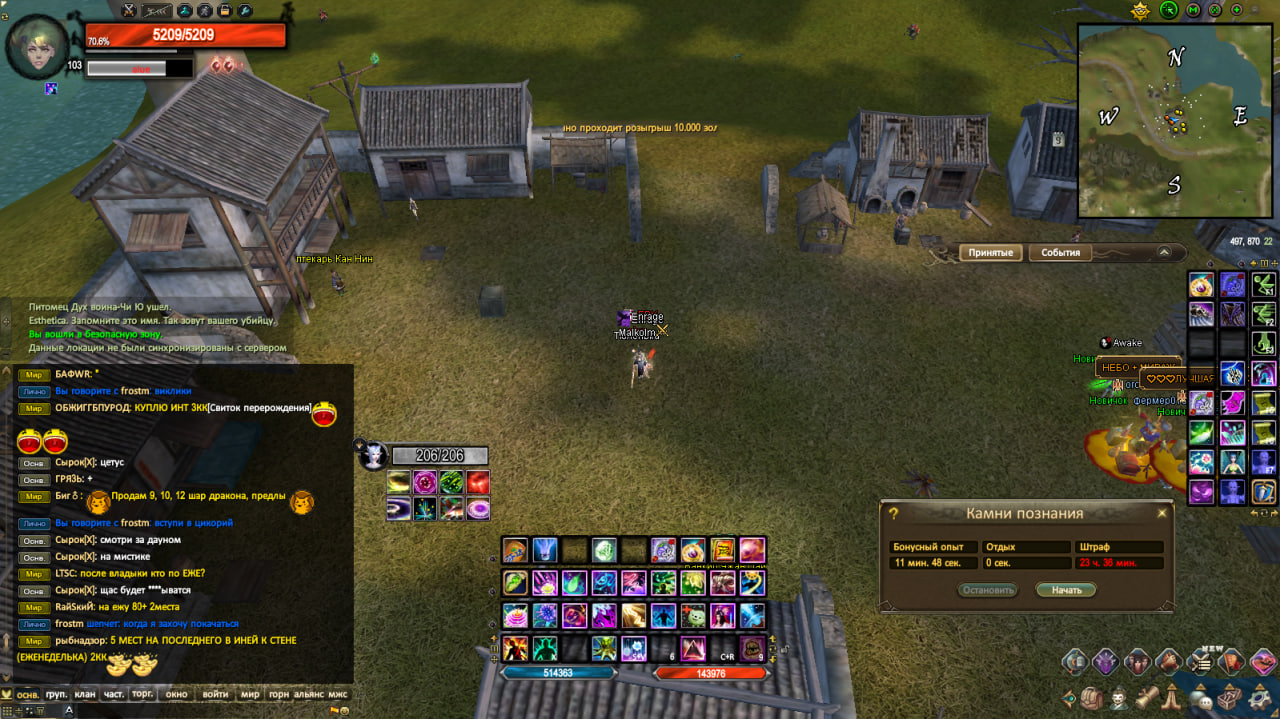Viewport: 1280px width, 719px height.
Task: Toggle the padlock icon above the health bar
Action: pyautogui.click(x=225, y=11)
